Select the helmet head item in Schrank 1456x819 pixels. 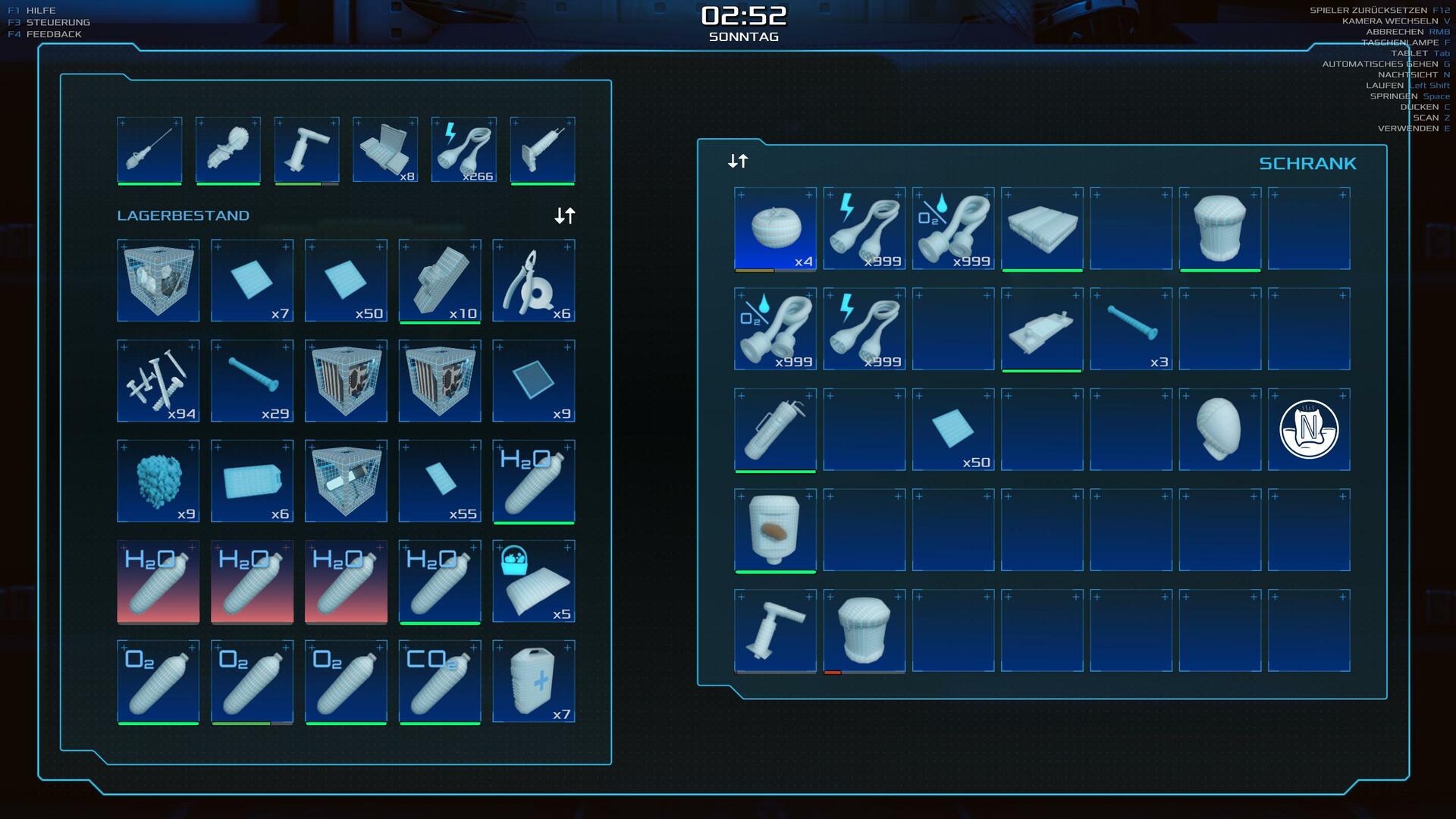(x=1219, y=429)
